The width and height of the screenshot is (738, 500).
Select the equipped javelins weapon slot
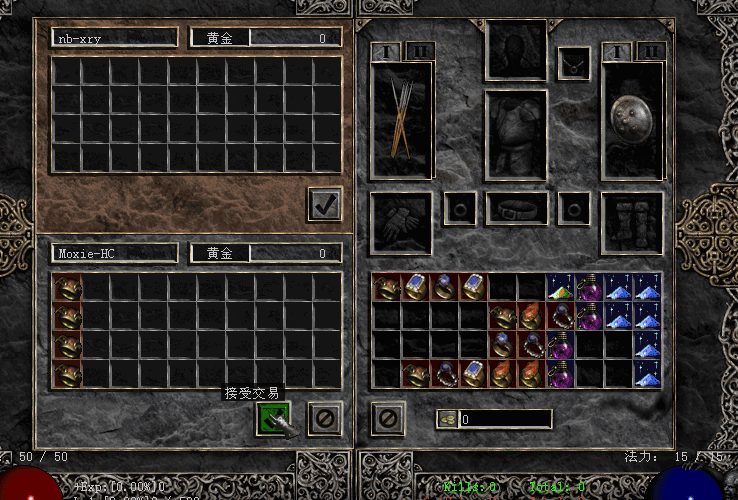coord(402,120)
